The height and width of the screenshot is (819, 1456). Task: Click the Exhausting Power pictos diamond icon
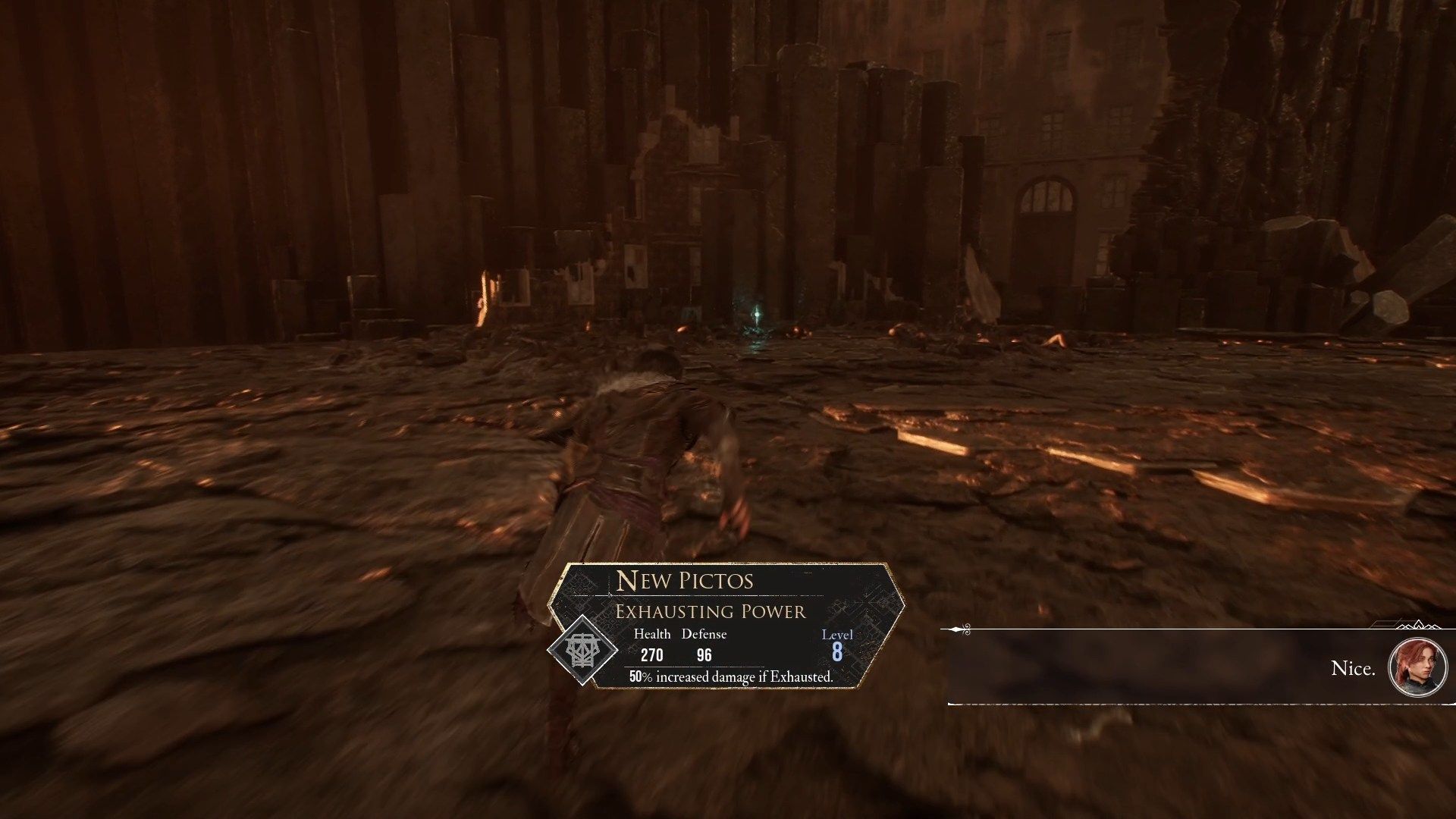coord(582,650)
